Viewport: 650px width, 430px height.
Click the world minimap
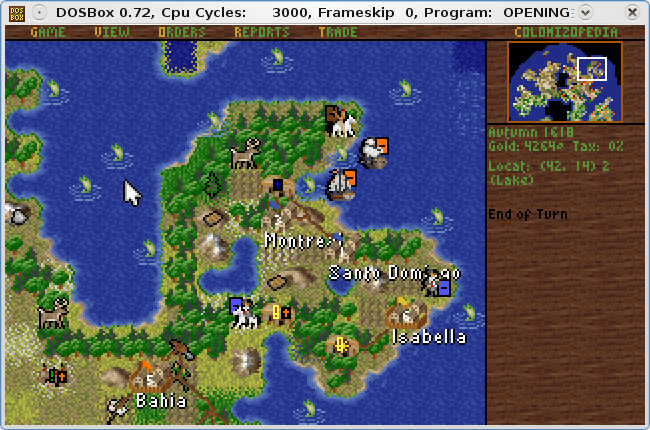coord(565,82)
